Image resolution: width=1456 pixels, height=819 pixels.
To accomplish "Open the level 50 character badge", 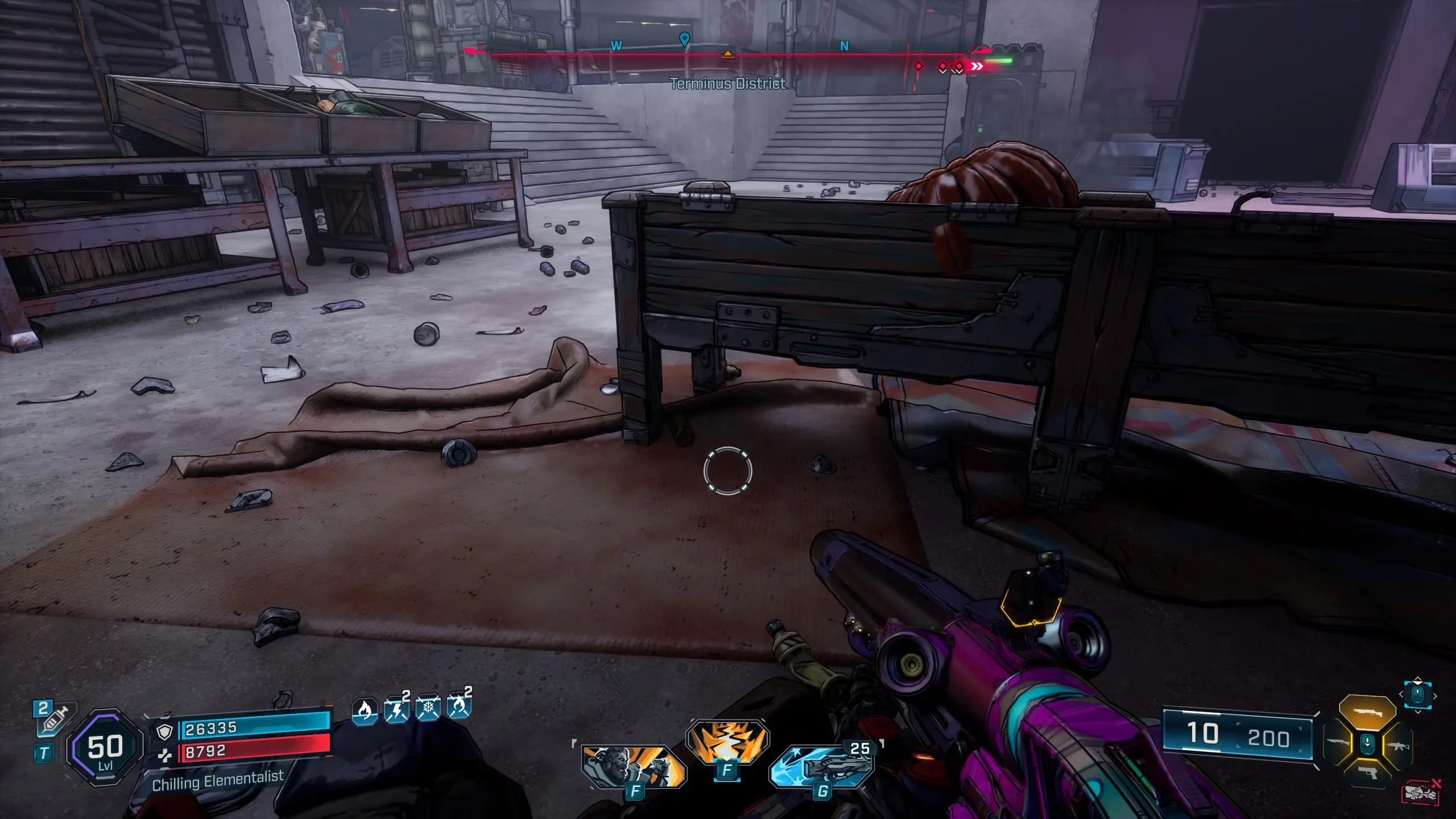I will (105, 747).
